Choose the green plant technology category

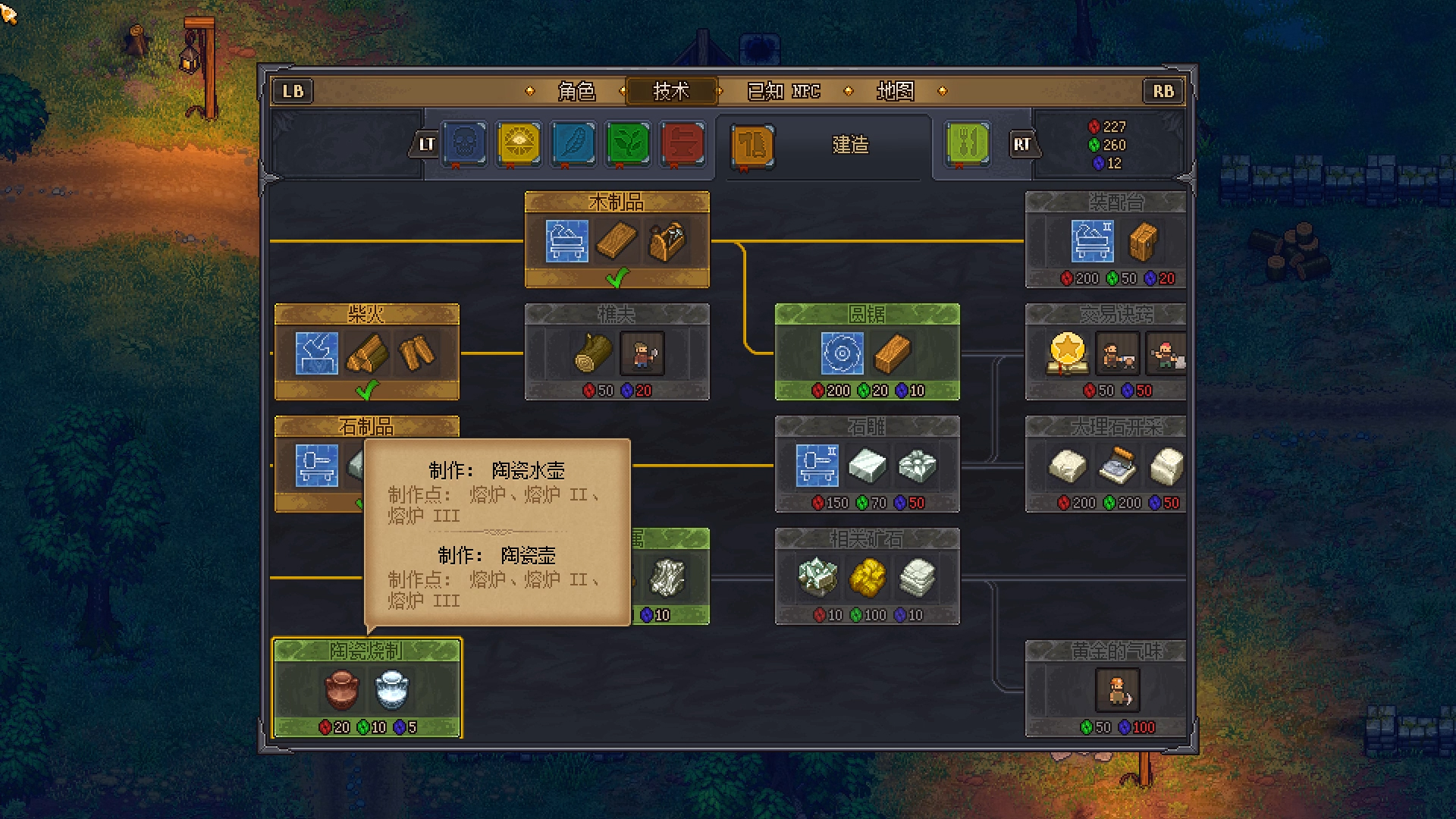(628, 143)
